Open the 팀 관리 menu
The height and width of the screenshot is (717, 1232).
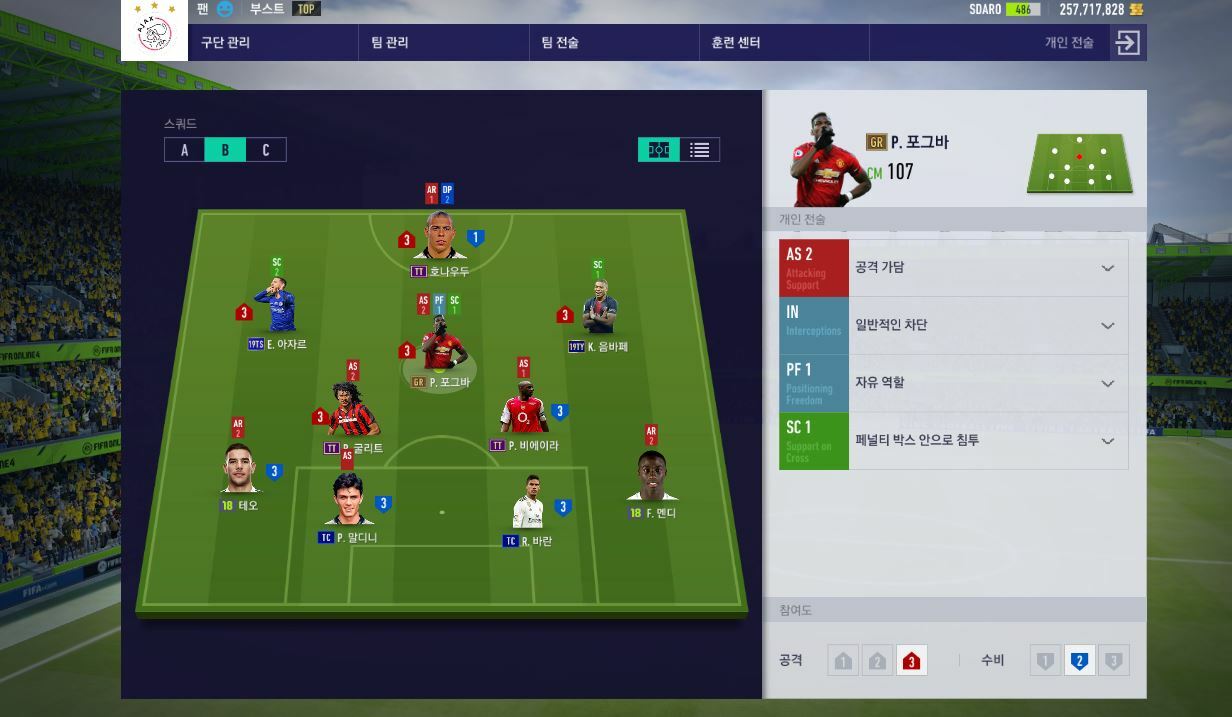point(390,42)
